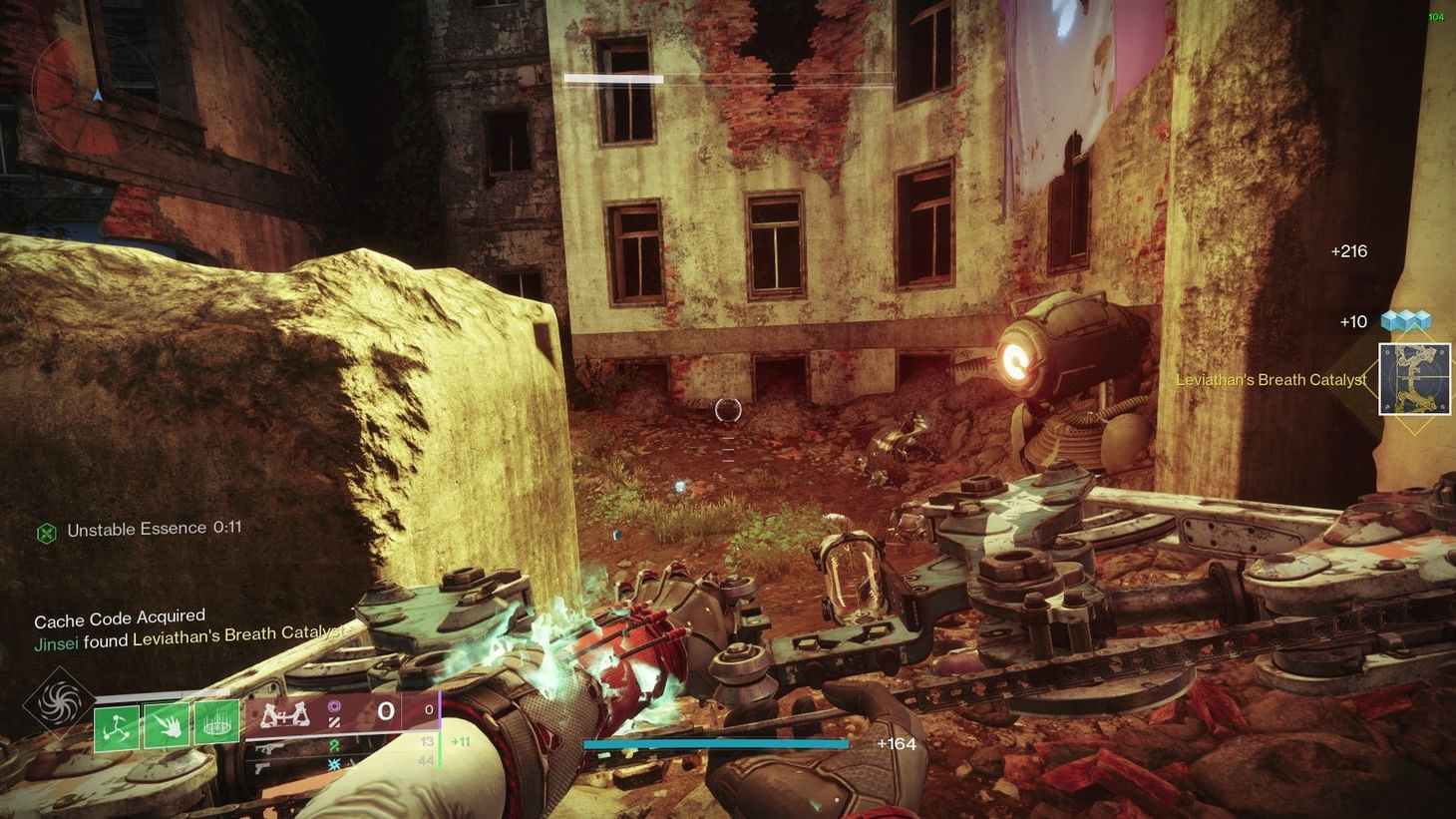Click the Unstable Essence buff icon
Image resolution: width=1456 pixels, height=819 pixels.
[44, 530]
